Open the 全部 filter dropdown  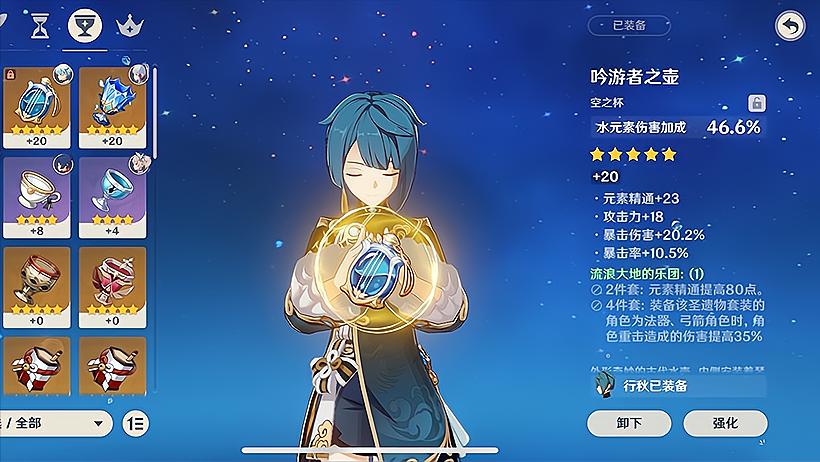coord(55,423)
